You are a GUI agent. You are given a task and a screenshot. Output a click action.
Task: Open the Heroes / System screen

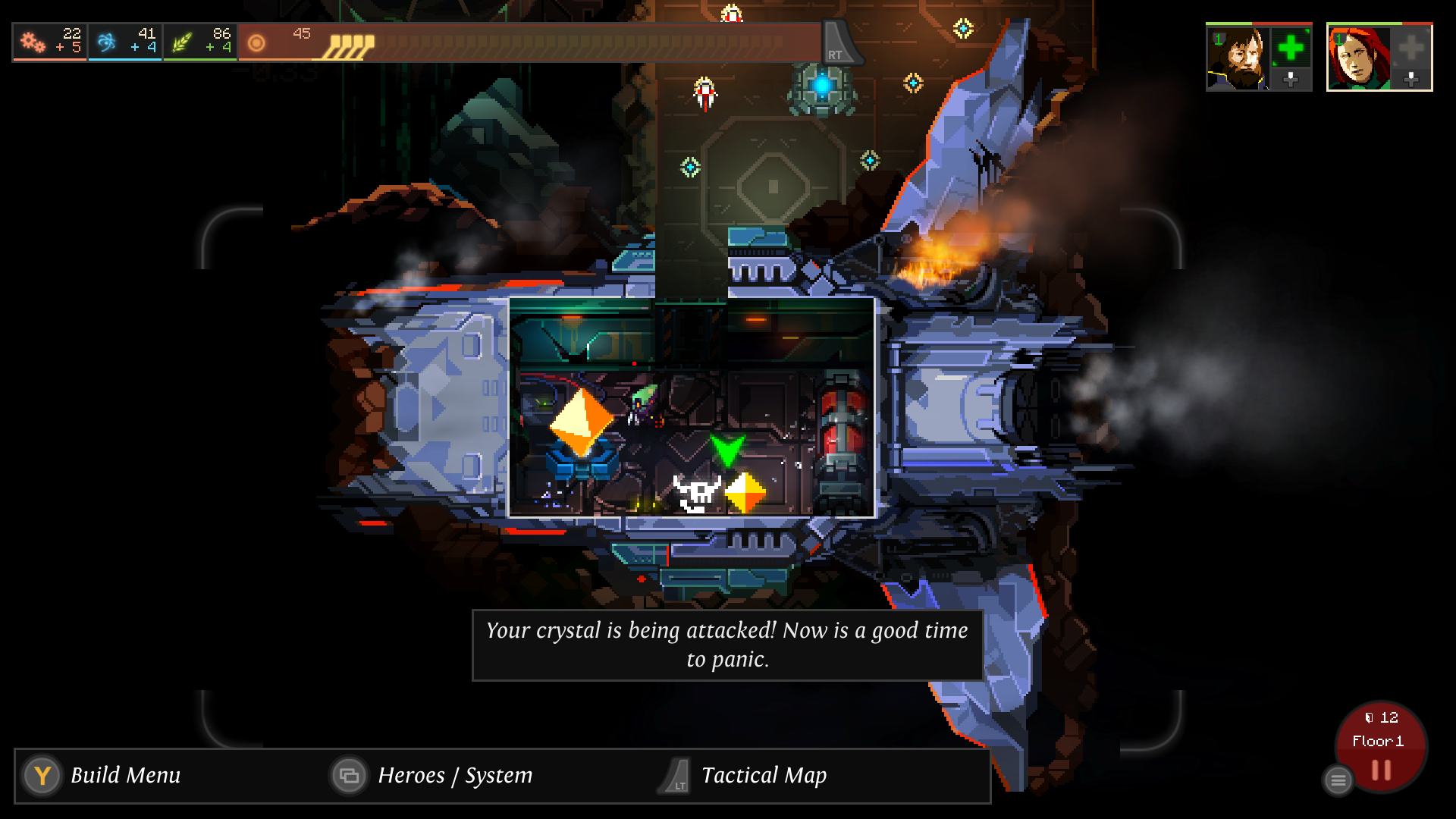(x=454, y=776)
